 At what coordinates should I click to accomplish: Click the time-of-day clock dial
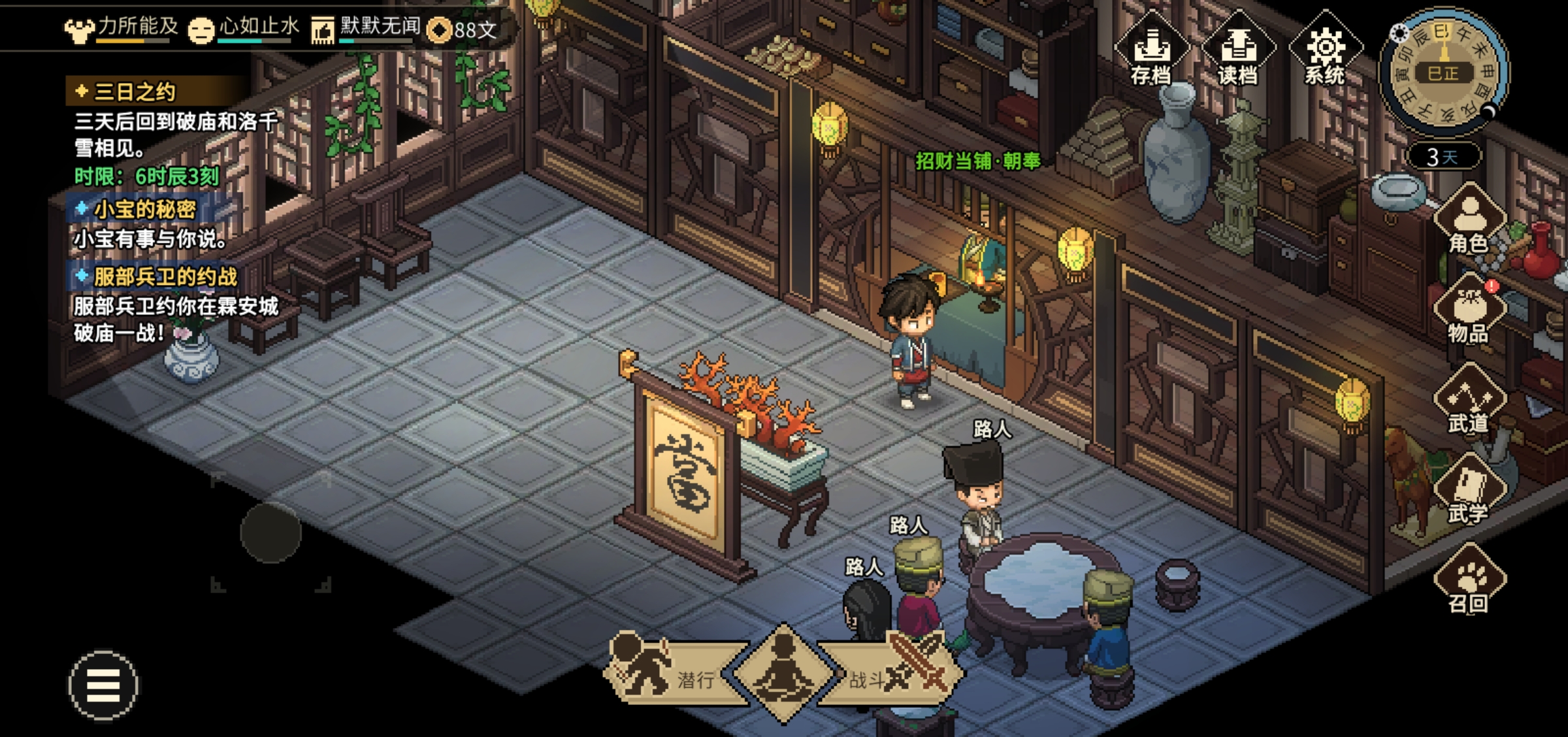point(1443,73)
